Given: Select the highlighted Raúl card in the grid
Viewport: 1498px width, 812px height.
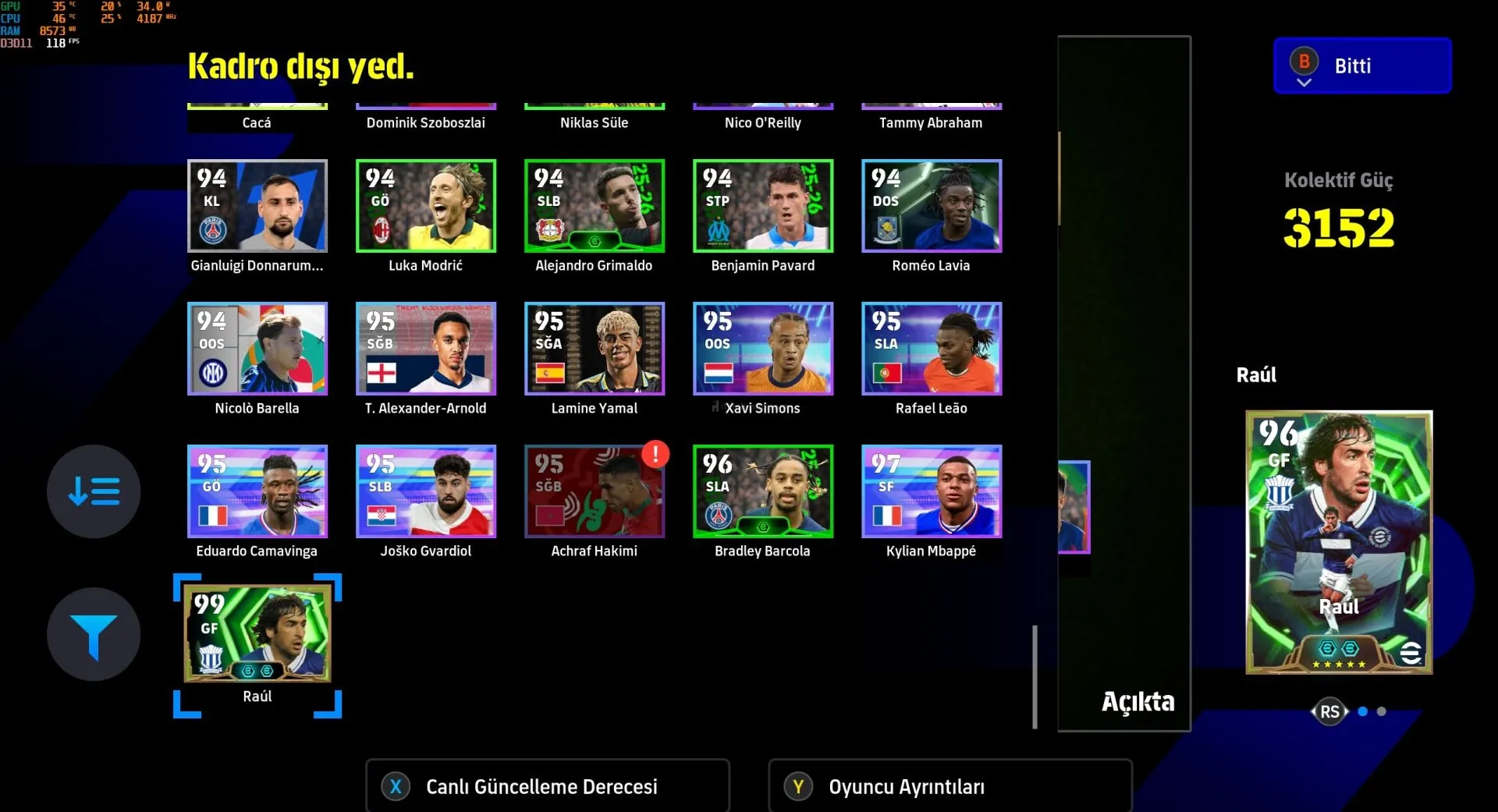Looking at the screenshot, I should pos(257,634).
